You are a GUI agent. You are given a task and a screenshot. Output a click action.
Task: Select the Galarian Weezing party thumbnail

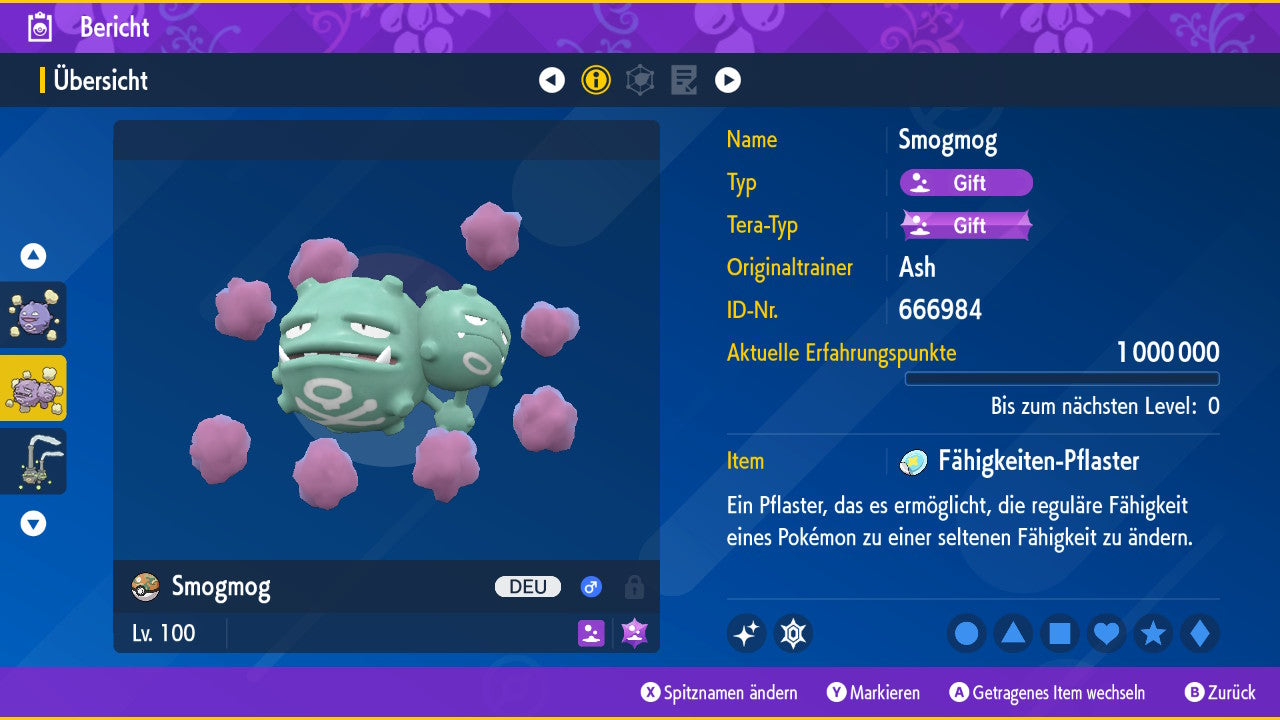[x=34, y=461]
